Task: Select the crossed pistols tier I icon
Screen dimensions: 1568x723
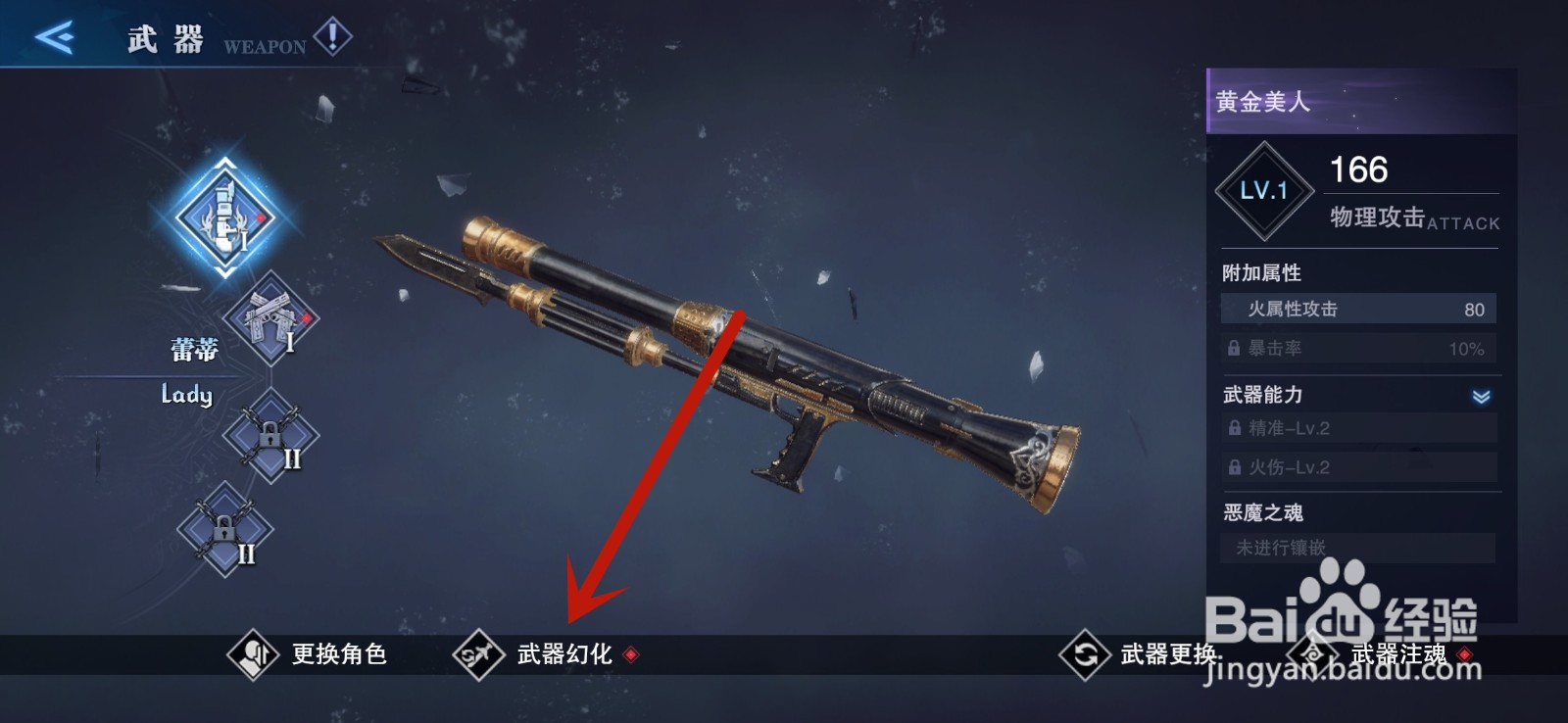Action: (x=271, y=321)
